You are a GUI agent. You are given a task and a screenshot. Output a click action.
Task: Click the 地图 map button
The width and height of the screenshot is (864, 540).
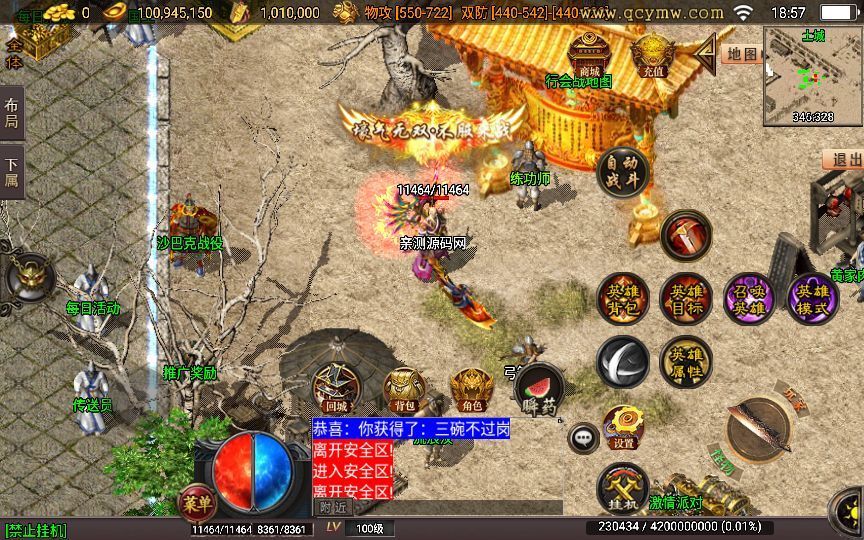(x=741, y=54)
